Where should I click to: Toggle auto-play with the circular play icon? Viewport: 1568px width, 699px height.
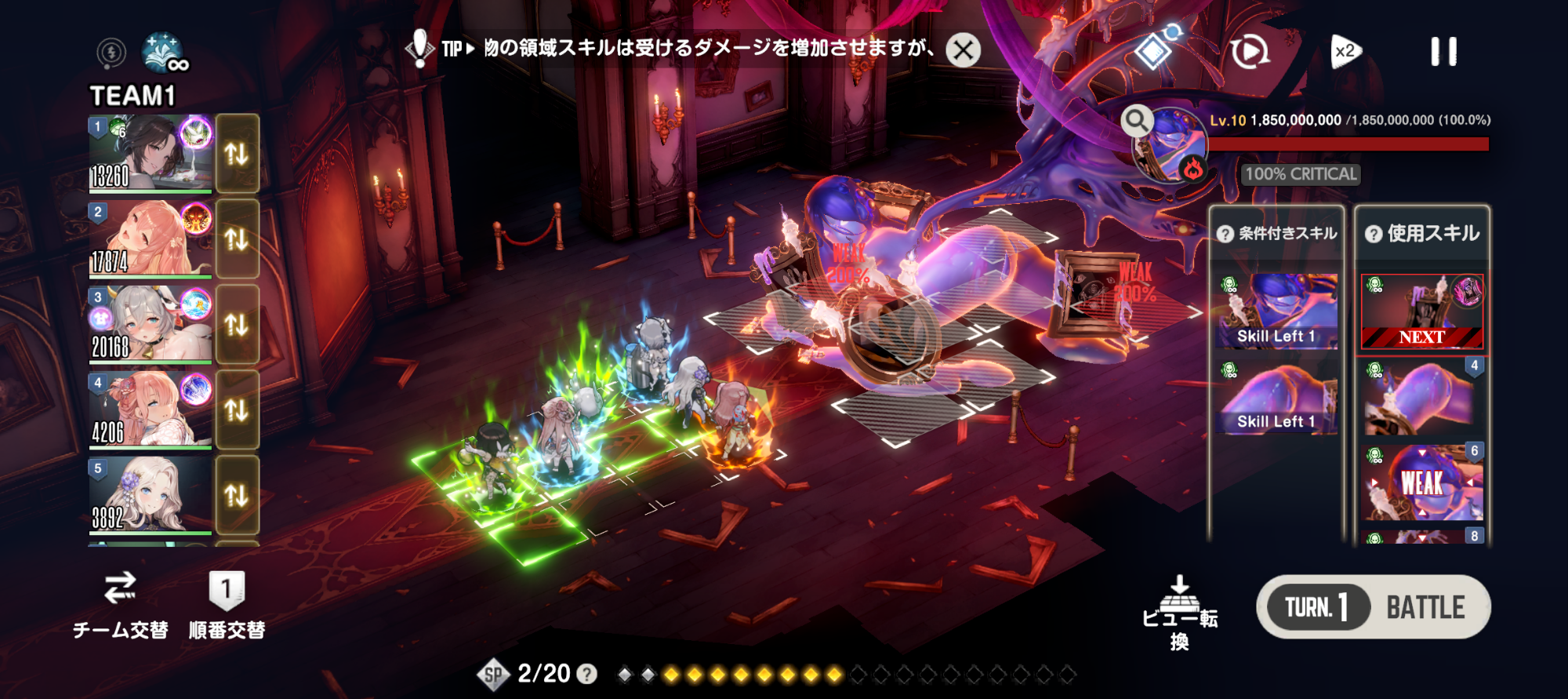point(1249,53)
